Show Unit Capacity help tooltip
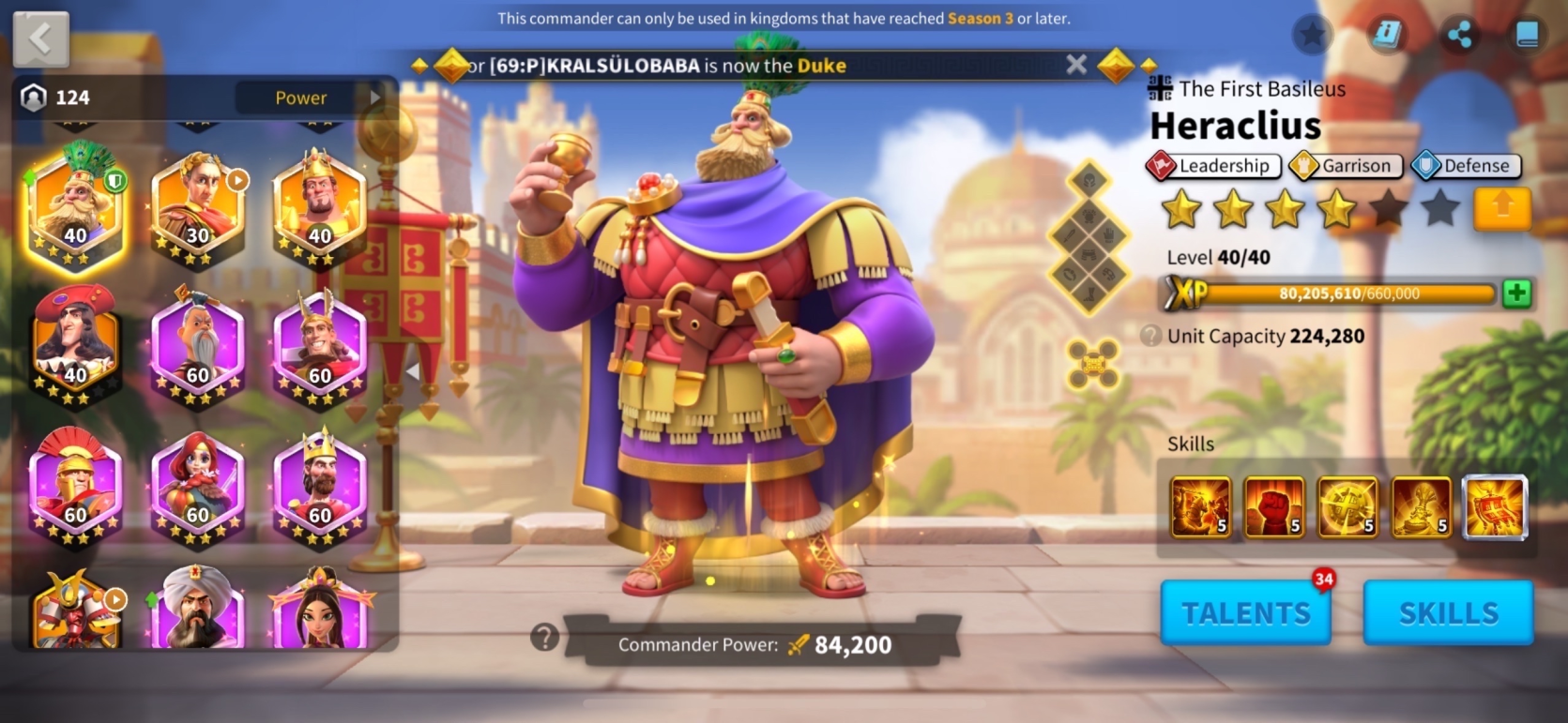The width and height of the screenshot is (1568, 723). (1150, 336)
